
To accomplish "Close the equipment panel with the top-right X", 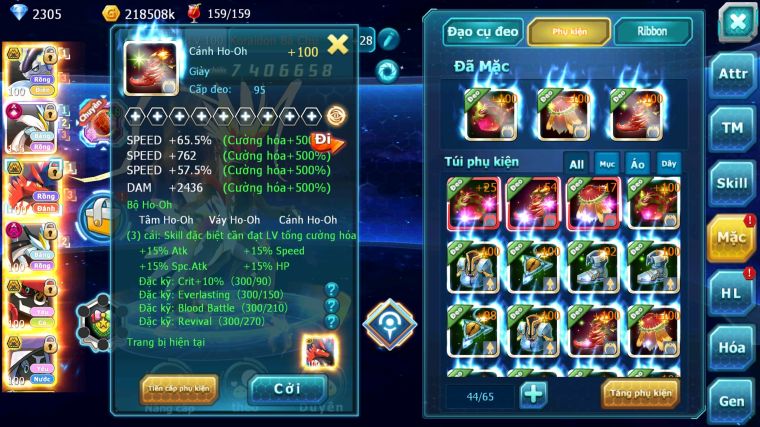I will click(x=738, y=21).
